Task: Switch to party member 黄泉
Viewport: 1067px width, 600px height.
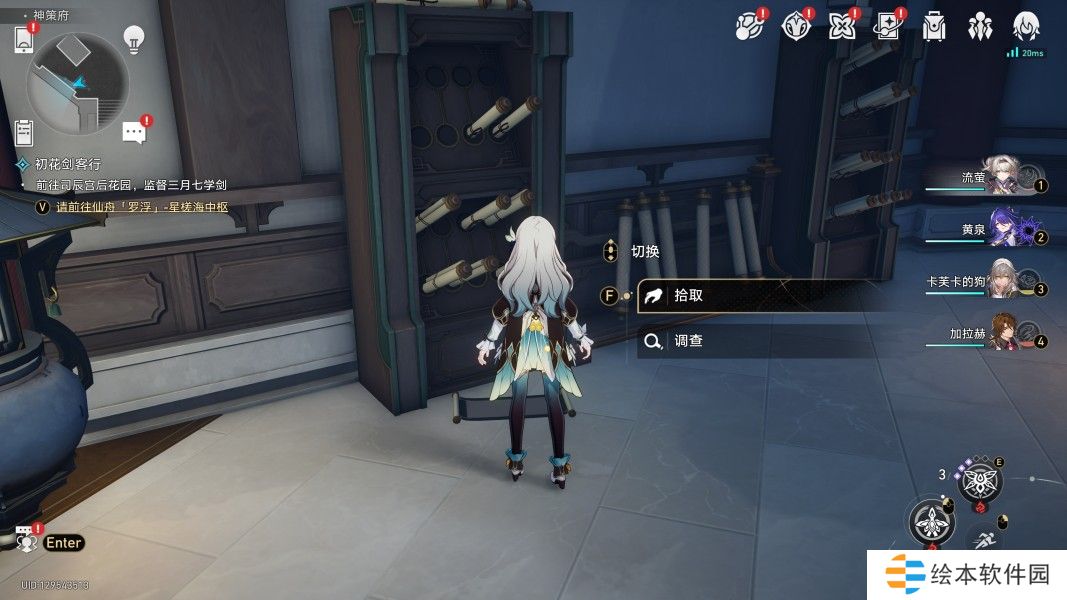Action: pyautogui.click(x=1003, y=229)
